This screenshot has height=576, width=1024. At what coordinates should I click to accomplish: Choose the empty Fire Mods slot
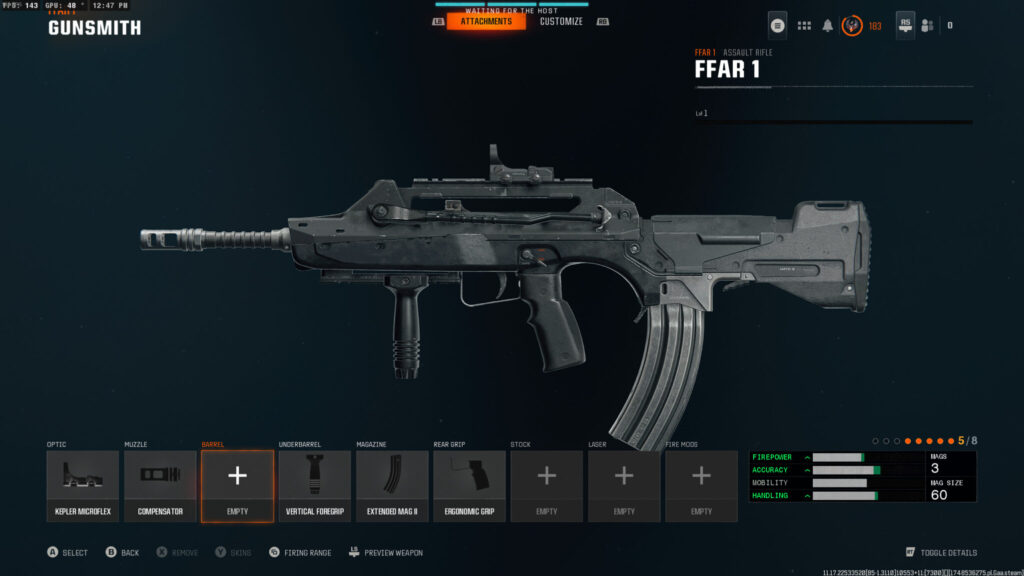(x=701, y=485)
